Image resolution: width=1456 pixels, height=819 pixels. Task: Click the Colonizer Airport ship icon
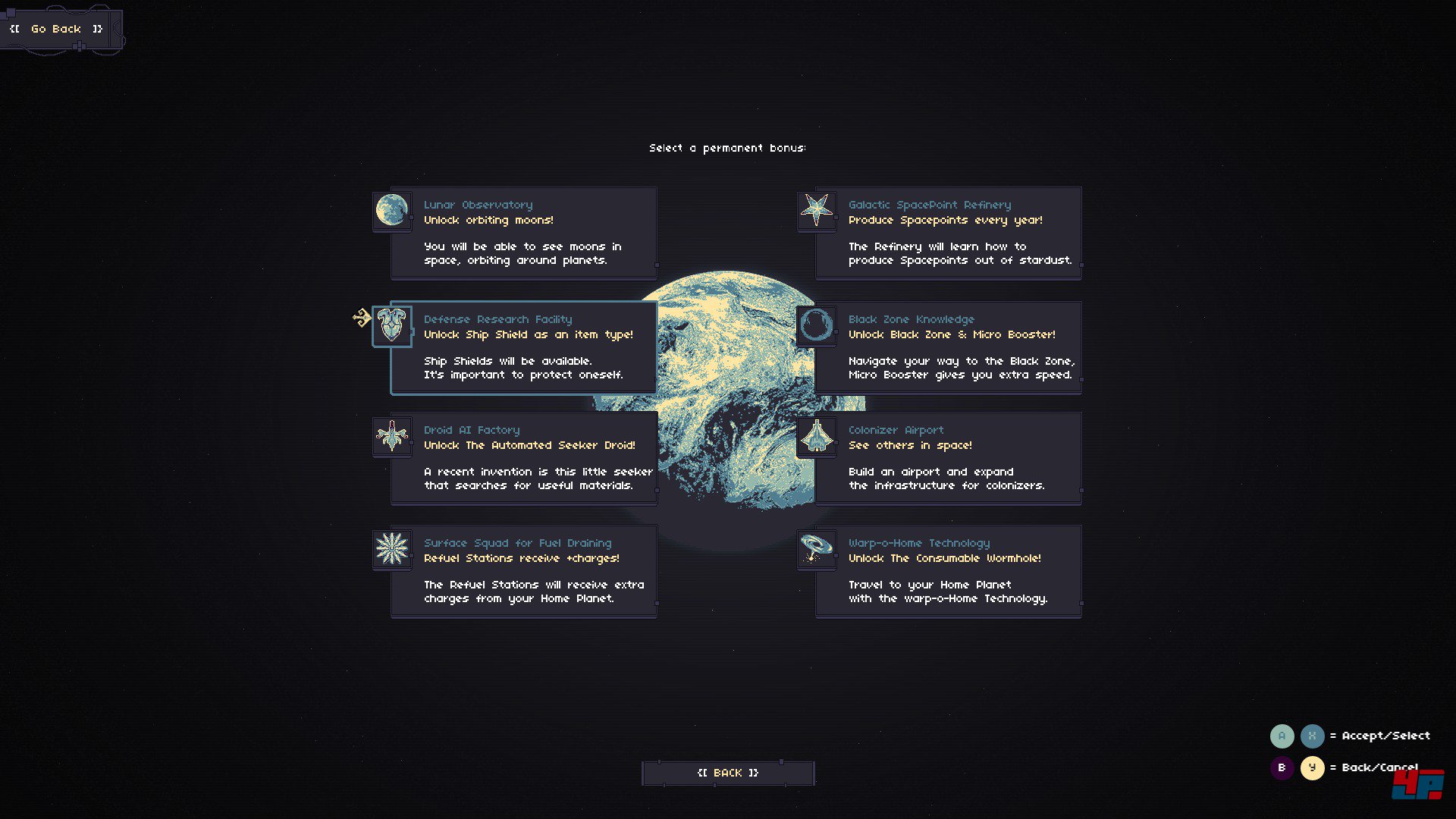816,436
